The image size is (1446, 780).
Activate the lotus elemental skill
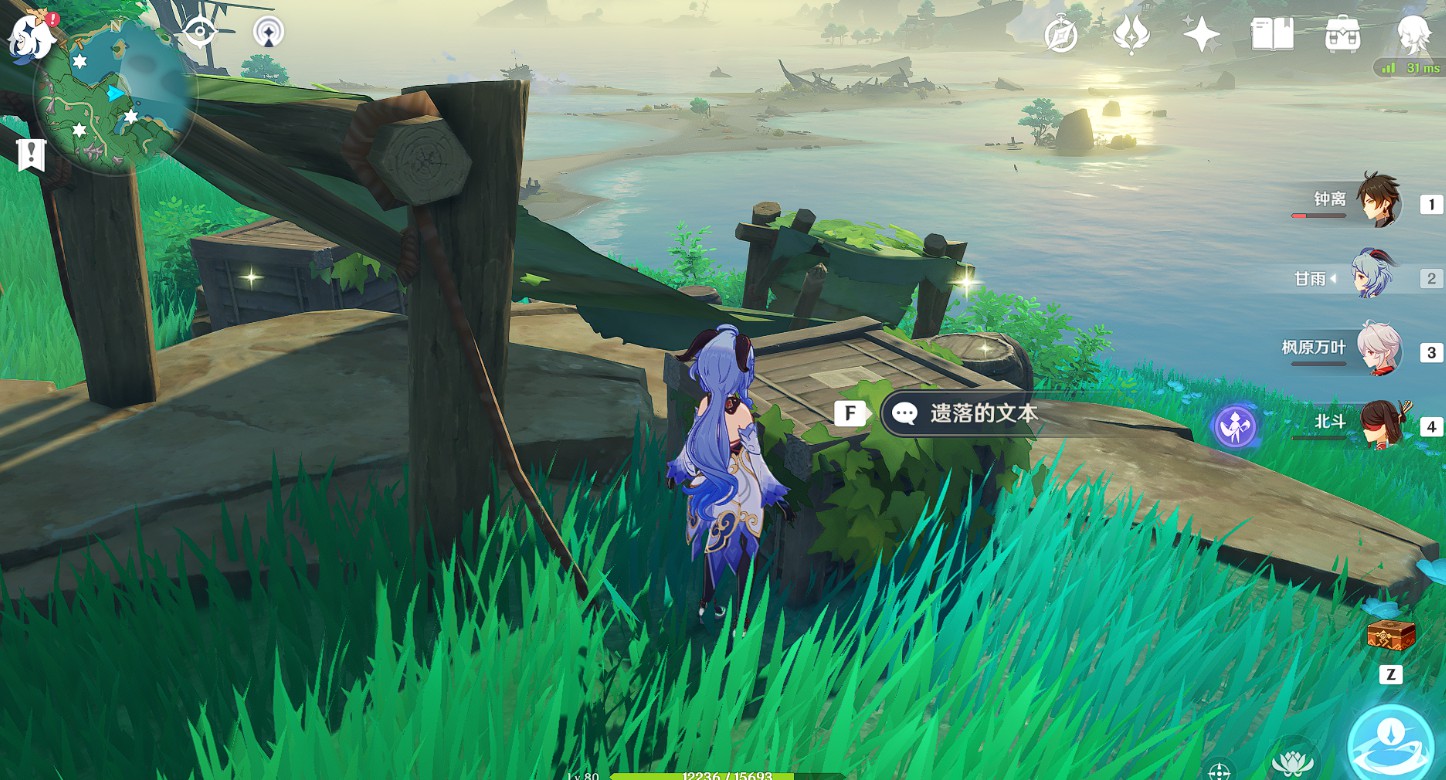click(x=1292, y=762)
